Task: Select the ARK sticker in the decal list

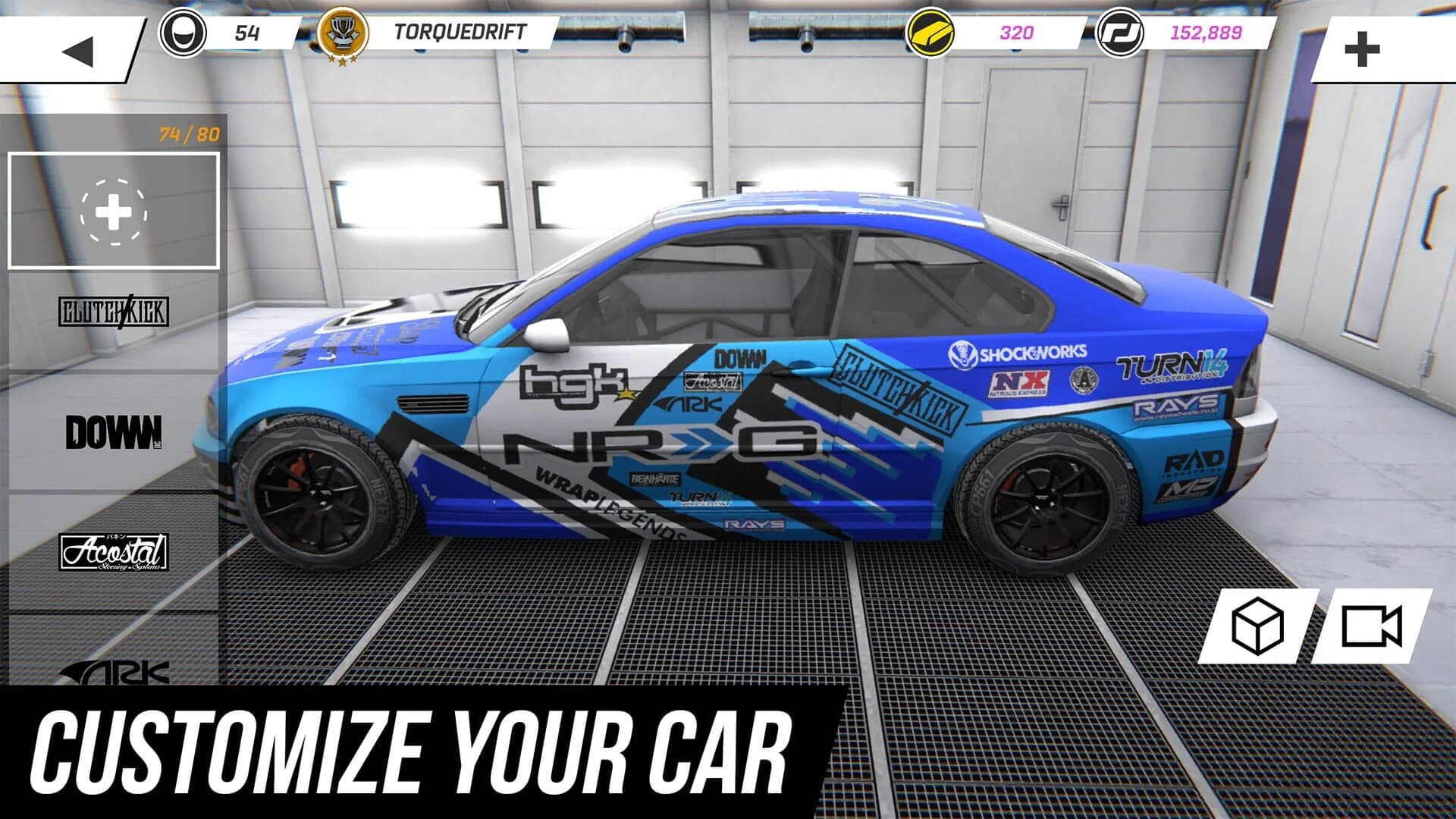Action: pos(114,671)
